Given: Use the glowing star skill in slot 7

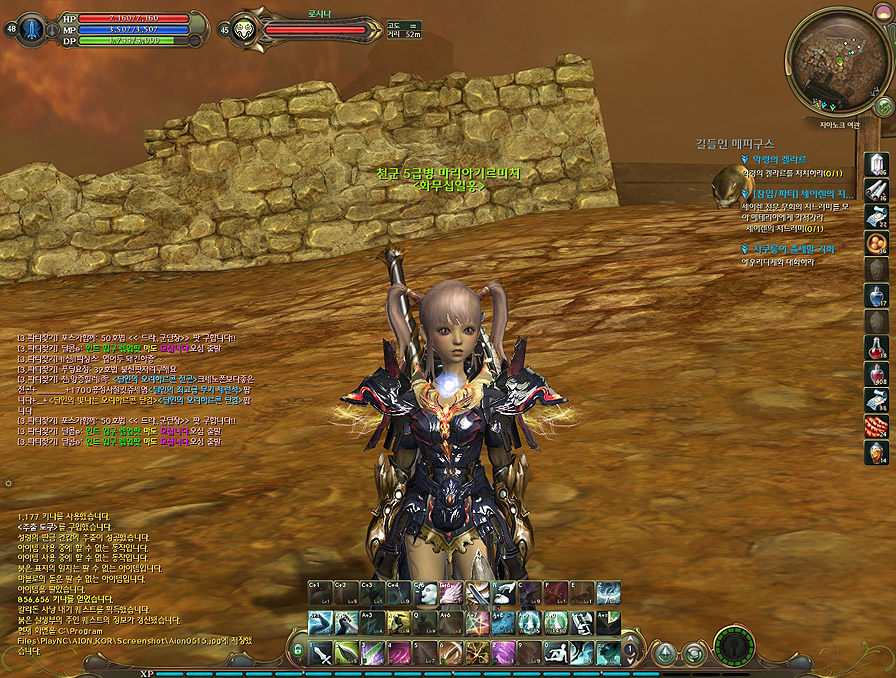Looking at the screenshot, I should 478,654.
